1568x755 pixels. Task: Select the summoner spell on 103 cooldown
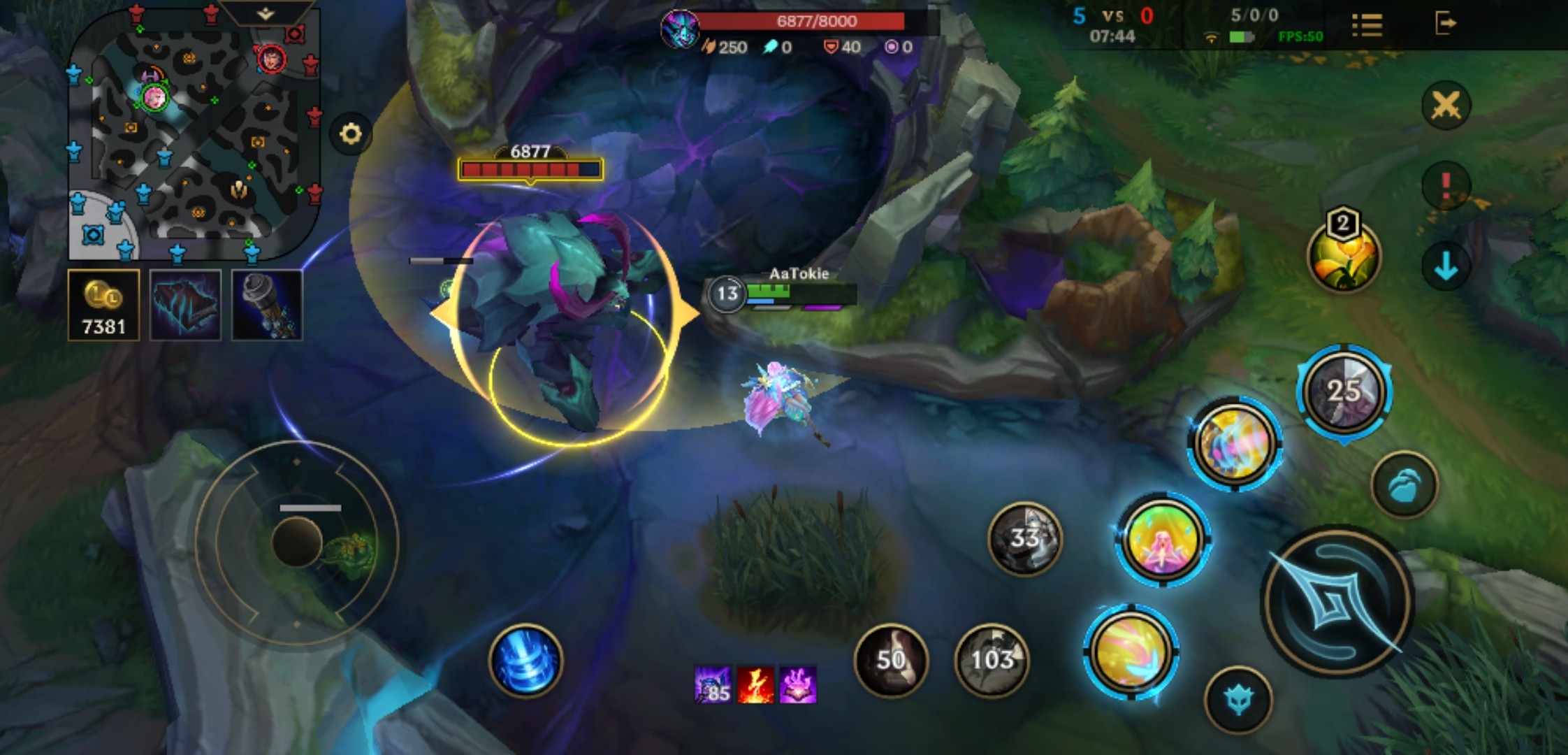[x=992, y=660]
